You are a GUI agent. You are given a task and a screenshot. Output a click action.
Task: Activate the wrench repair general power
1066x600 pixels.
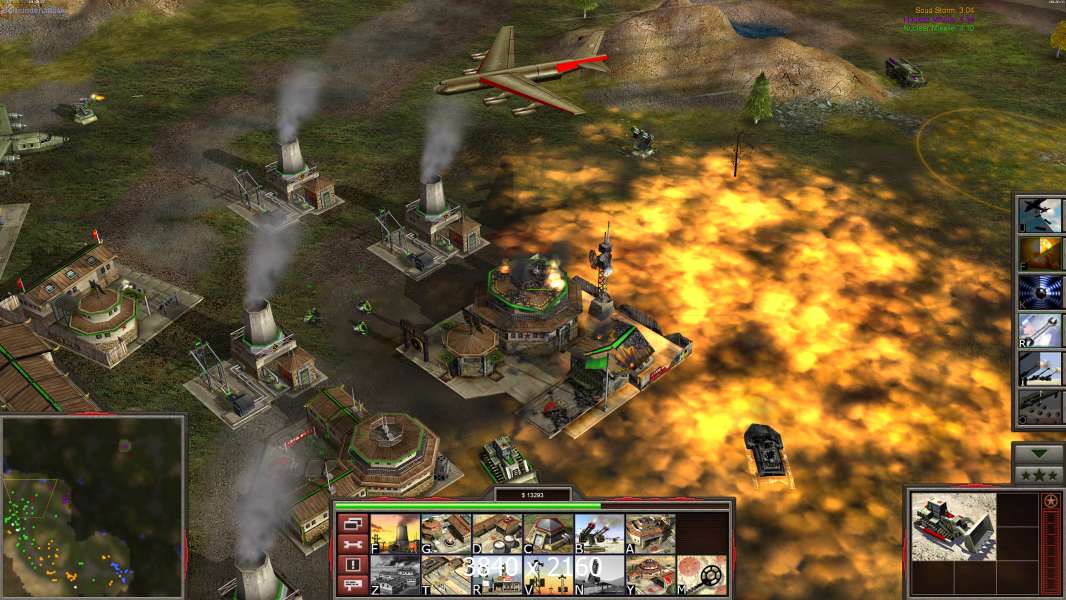pyautogui.click(x=1040, y=329)
